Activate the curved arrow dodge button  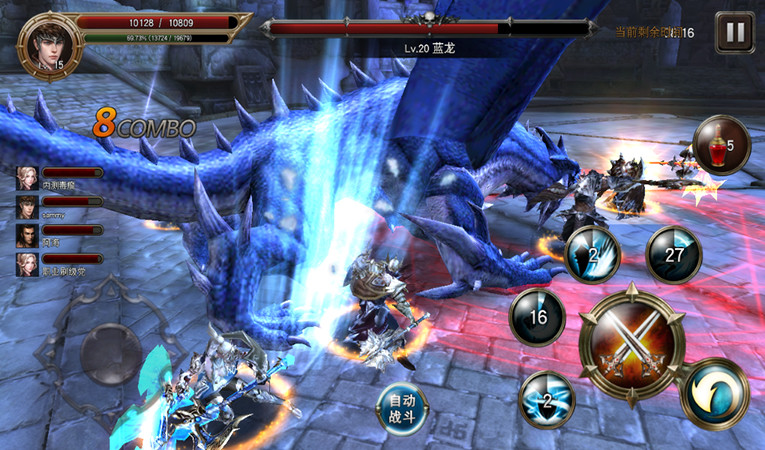point(714,393)
